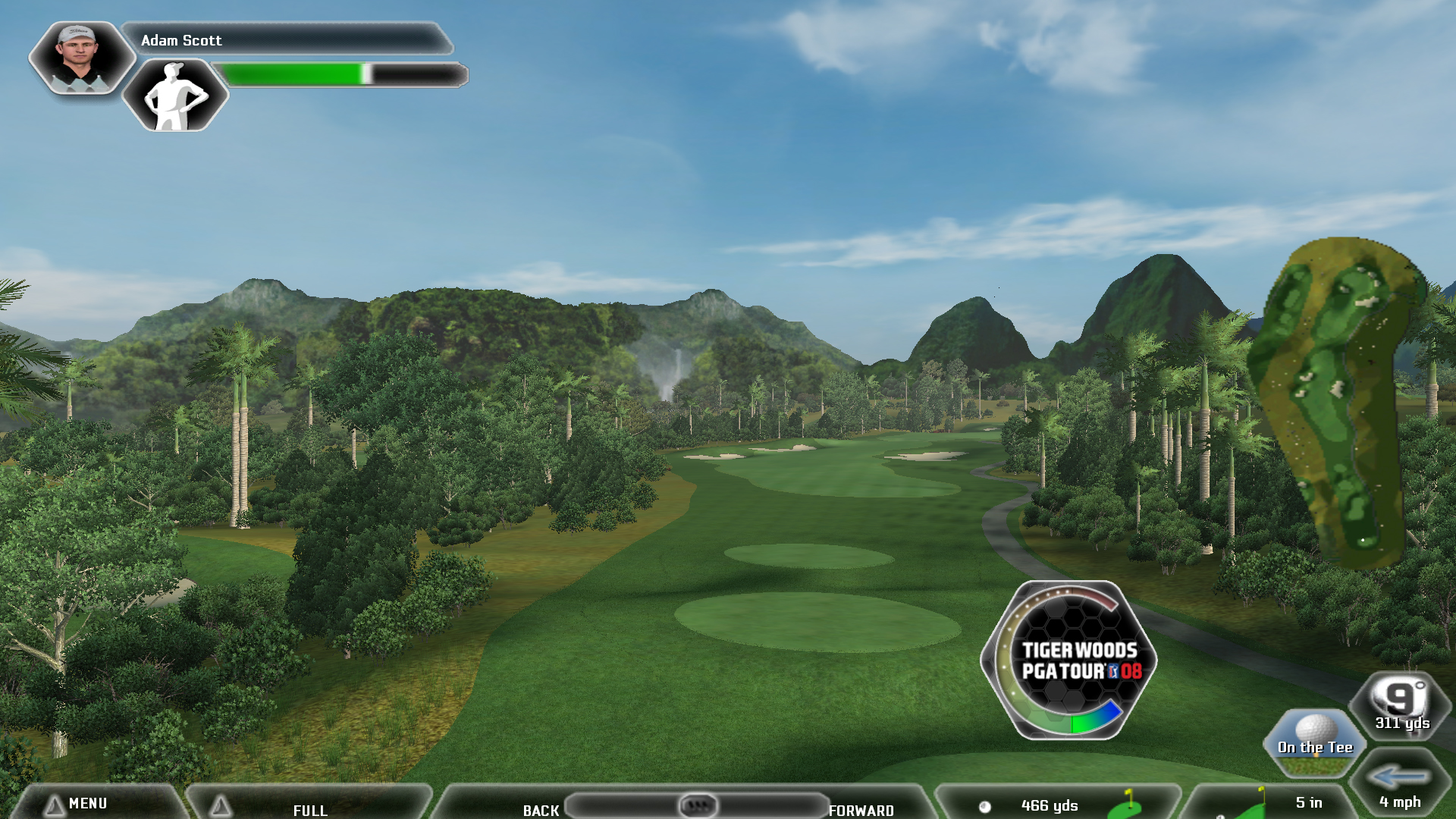This screenshot has width=1456, height=819.
Task: Click Adam Scott's player portrait
Action: [x=80, y=58]
